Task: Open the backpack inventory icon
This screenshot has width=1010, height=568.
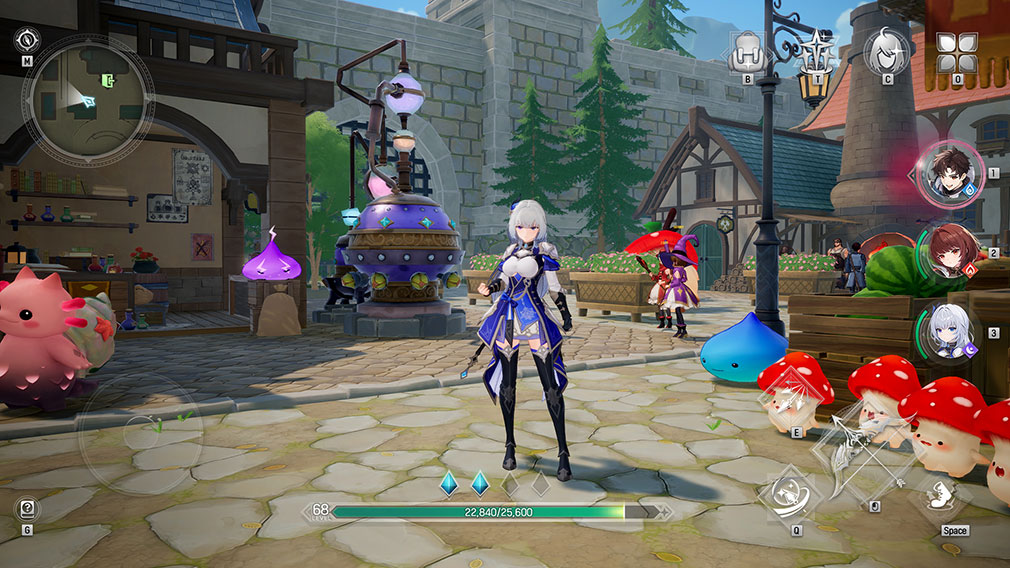Action: (x=748, y=49)
